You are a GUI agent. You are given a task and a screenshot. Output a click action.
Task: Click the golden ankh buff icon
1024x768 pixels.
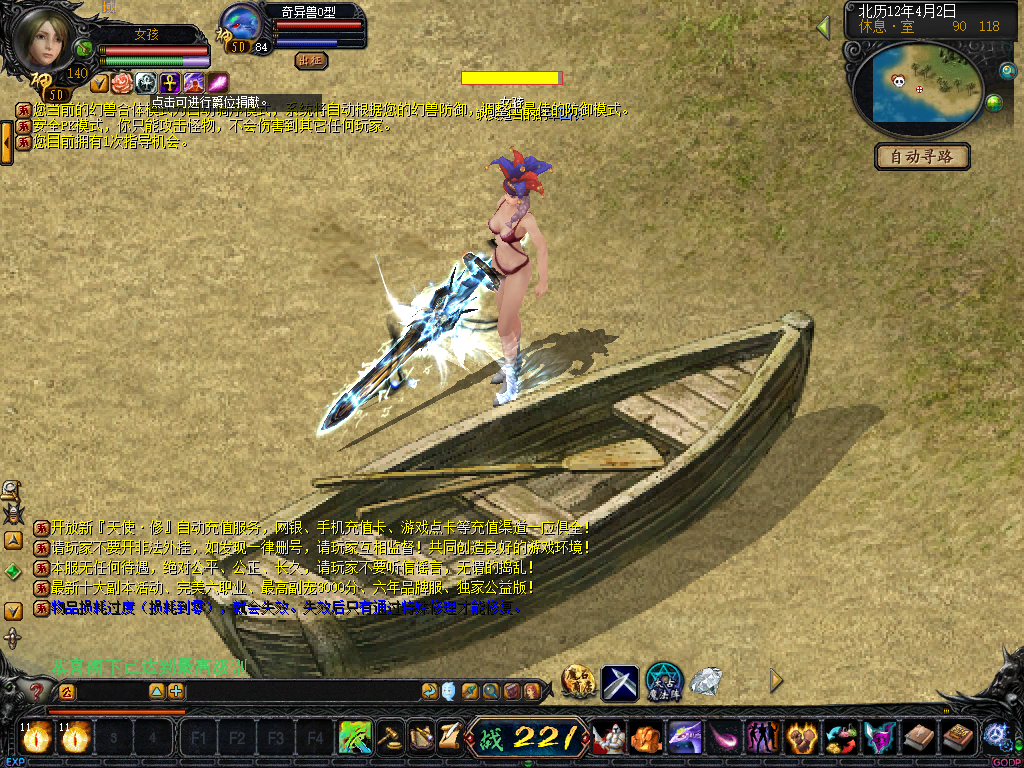pyautogui.click(x=169, y=83)
